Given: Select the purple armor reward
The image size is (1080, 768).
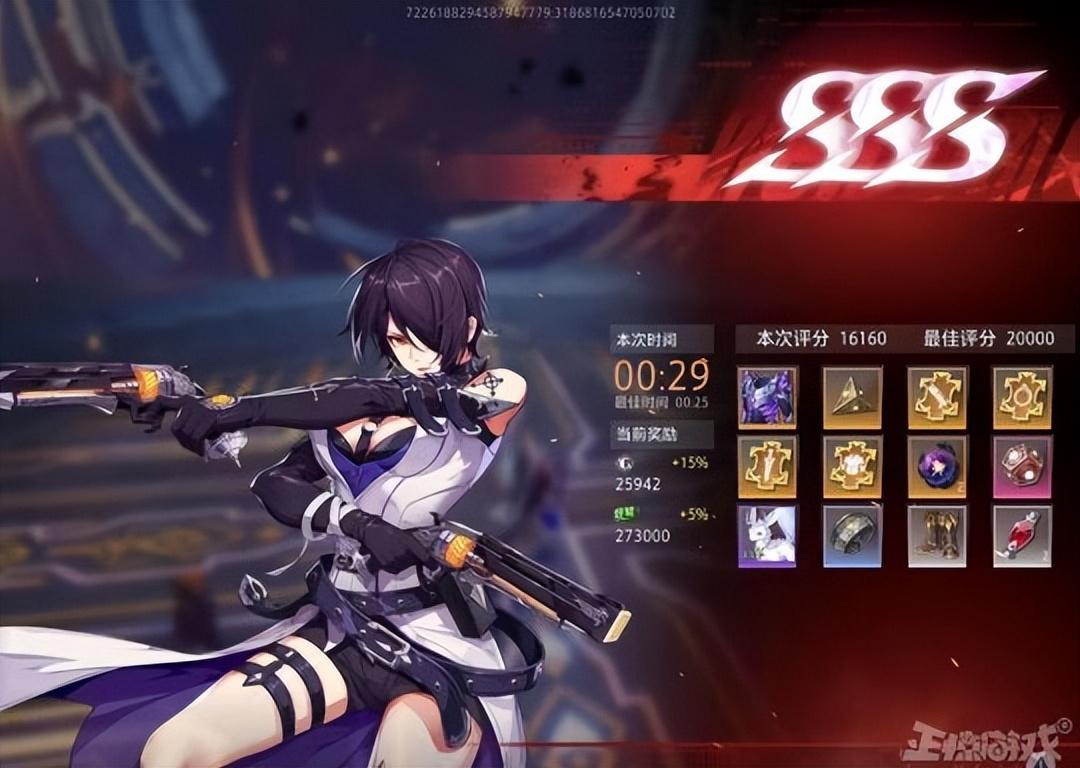Looking at the screenshot, I should point(767,397).
